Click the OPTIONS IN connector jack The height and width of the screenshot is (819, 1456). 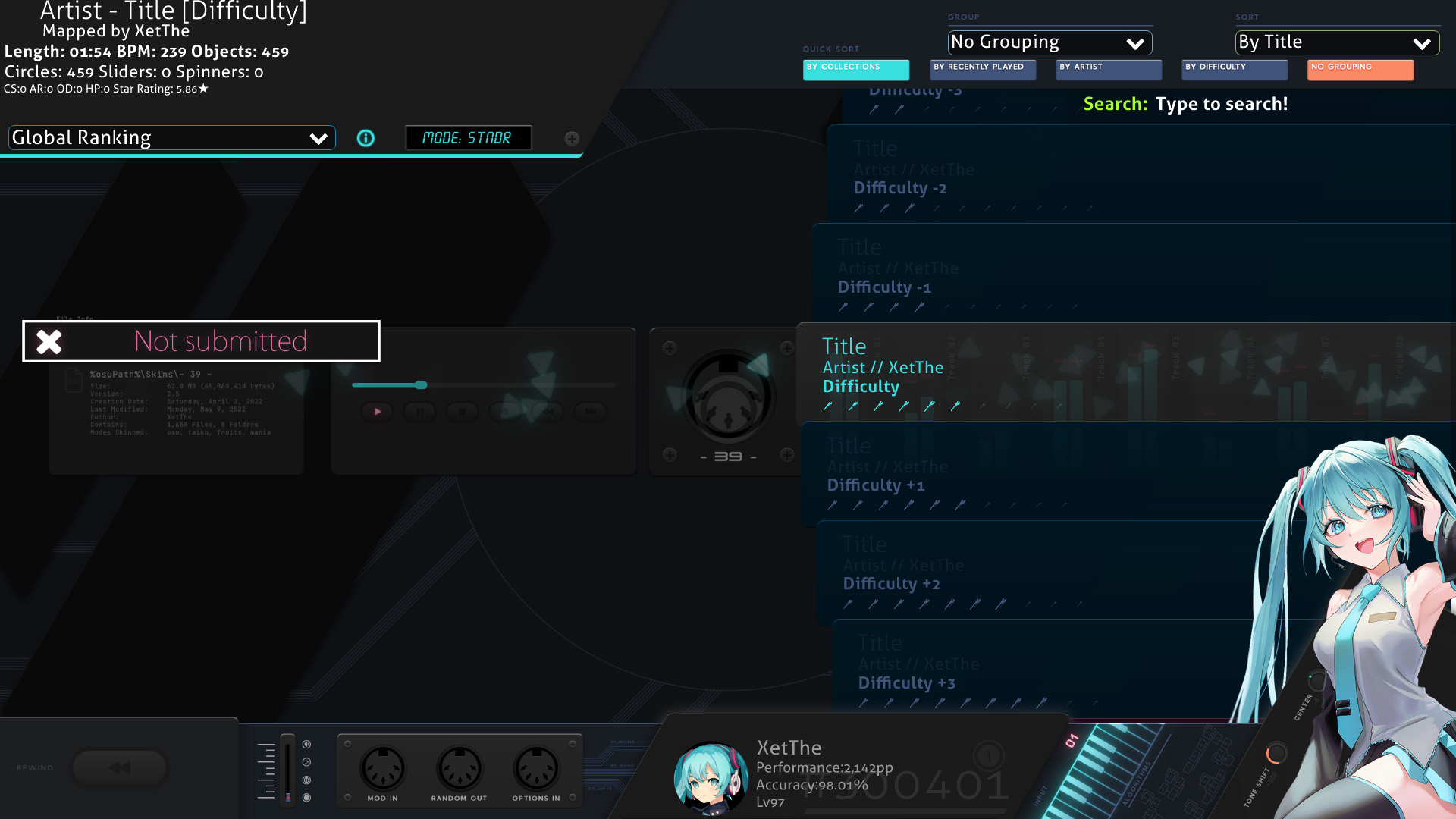[537, 768]
